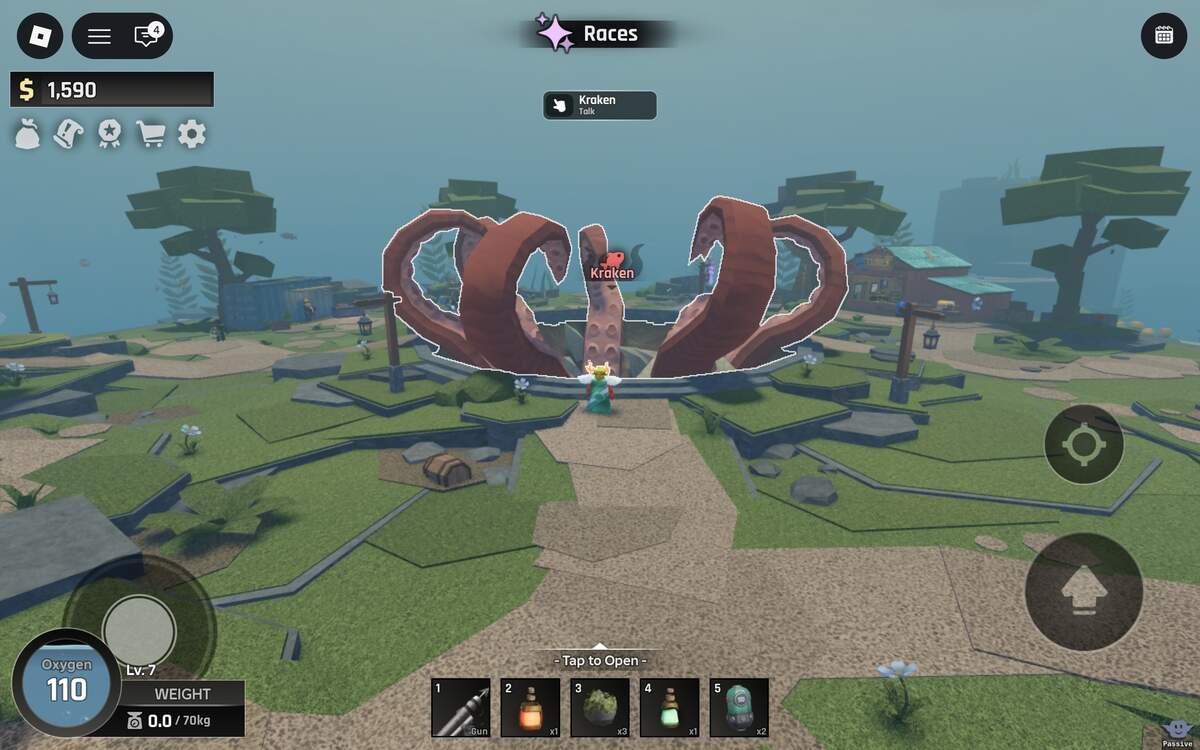Open the hamburger menu at top

click(x=99, y=36)
